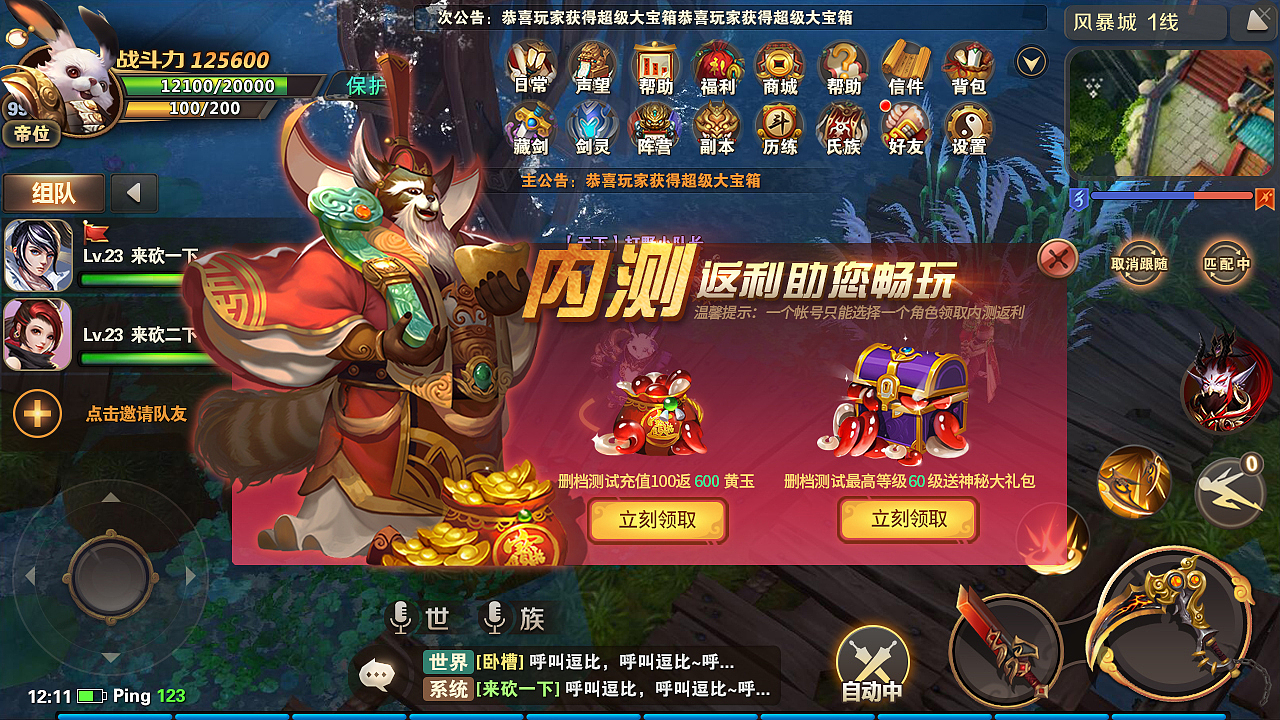Open the 好友 friends list

(905, 131)
